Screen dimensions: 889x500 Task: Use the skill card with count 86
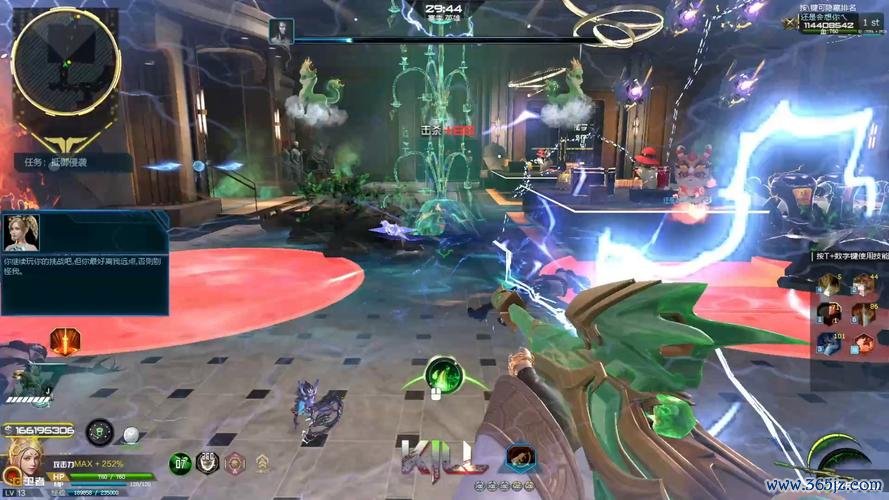click(x=863, y=313)
